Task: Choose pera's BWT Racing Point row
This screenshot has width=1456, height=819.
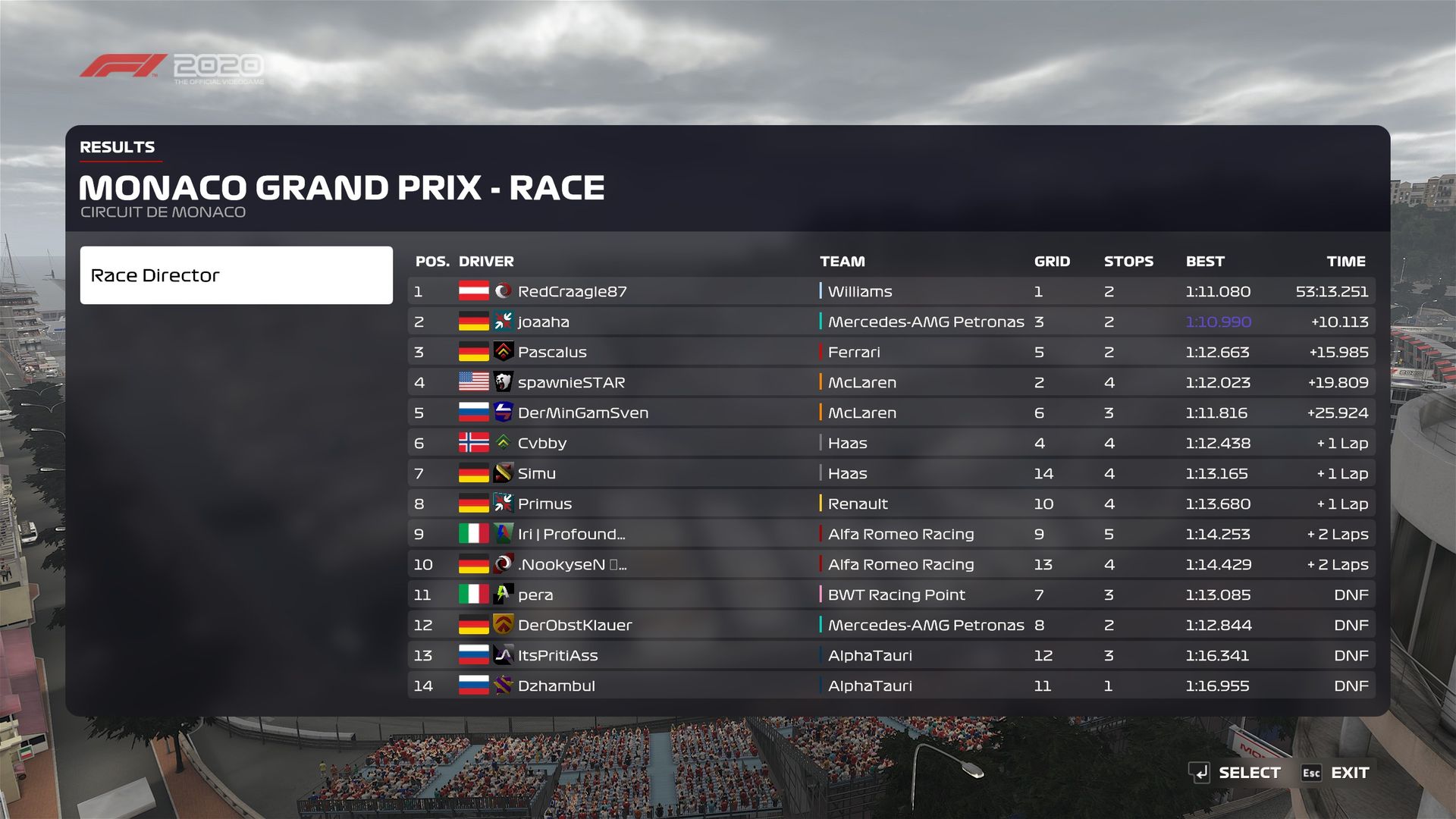Action: click(x=891, y=595)
